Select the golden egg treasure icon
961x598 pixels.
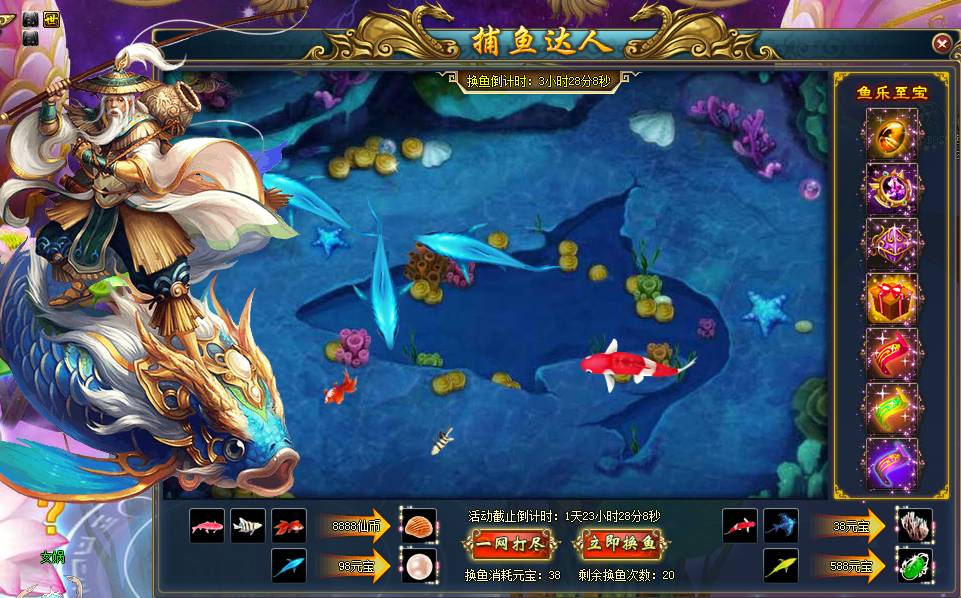point(891,134)
